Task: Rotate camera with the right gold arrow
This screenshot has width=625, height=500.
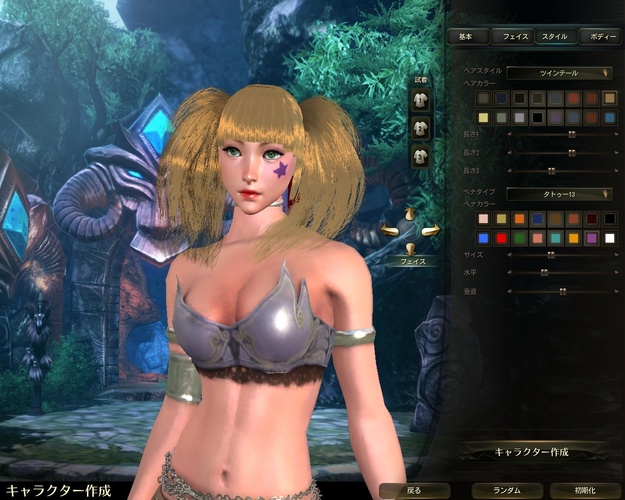Action: click(x=431, y=232)
